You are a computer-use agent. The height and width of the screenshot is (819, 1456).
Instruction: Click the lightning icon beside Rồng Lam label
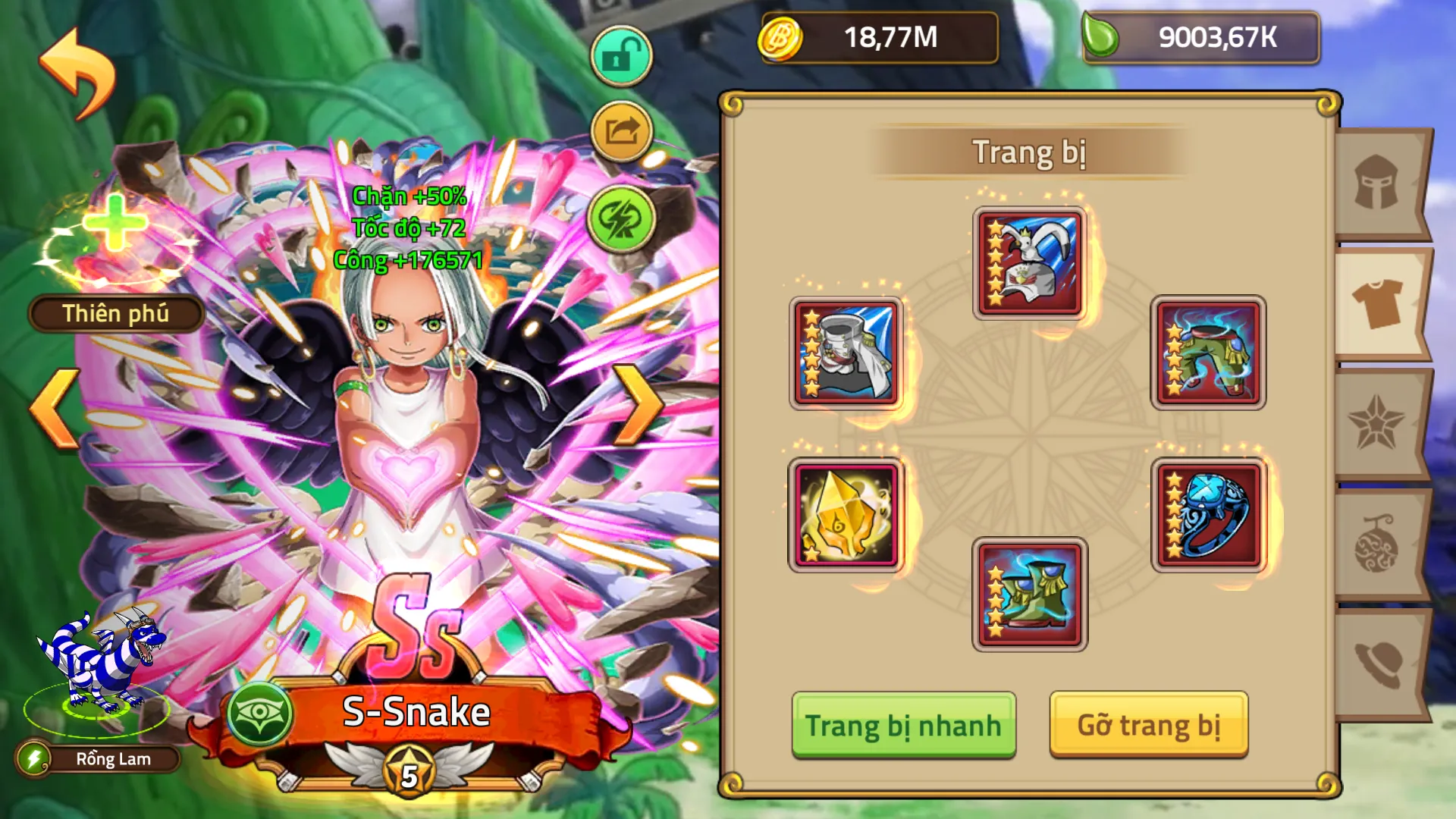pos(34,760)
